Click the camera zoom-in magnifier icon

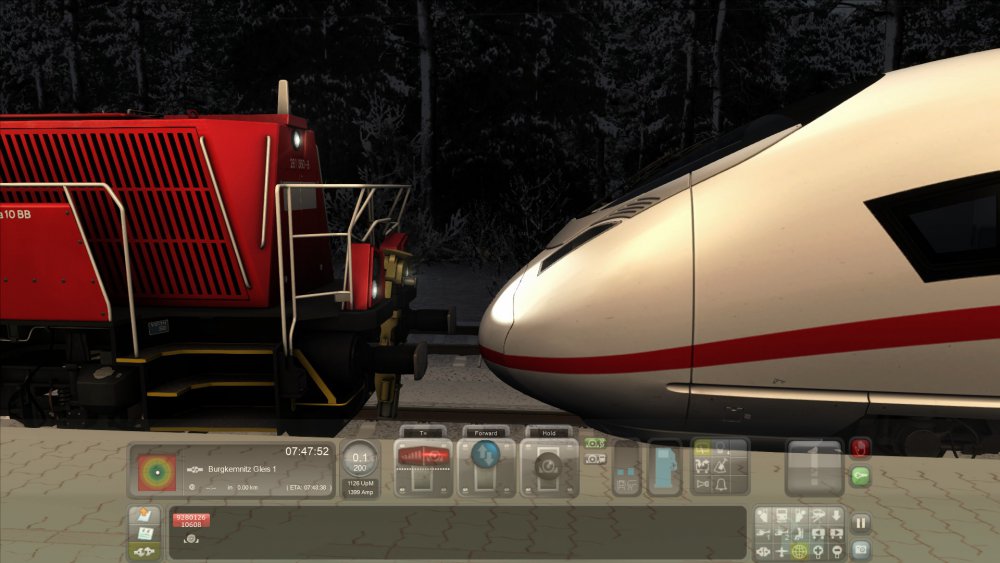(x=817, y=551)
